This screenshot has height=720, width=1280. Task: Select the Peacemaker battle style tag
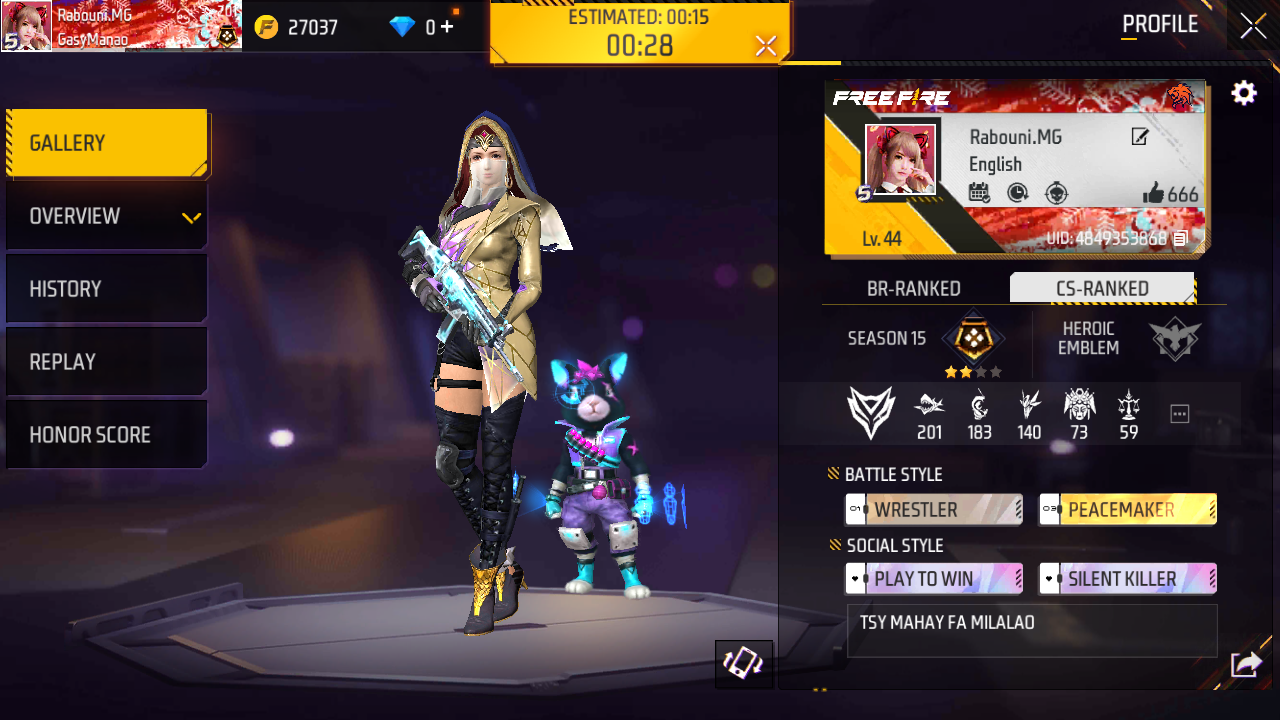pos(1128,510)
